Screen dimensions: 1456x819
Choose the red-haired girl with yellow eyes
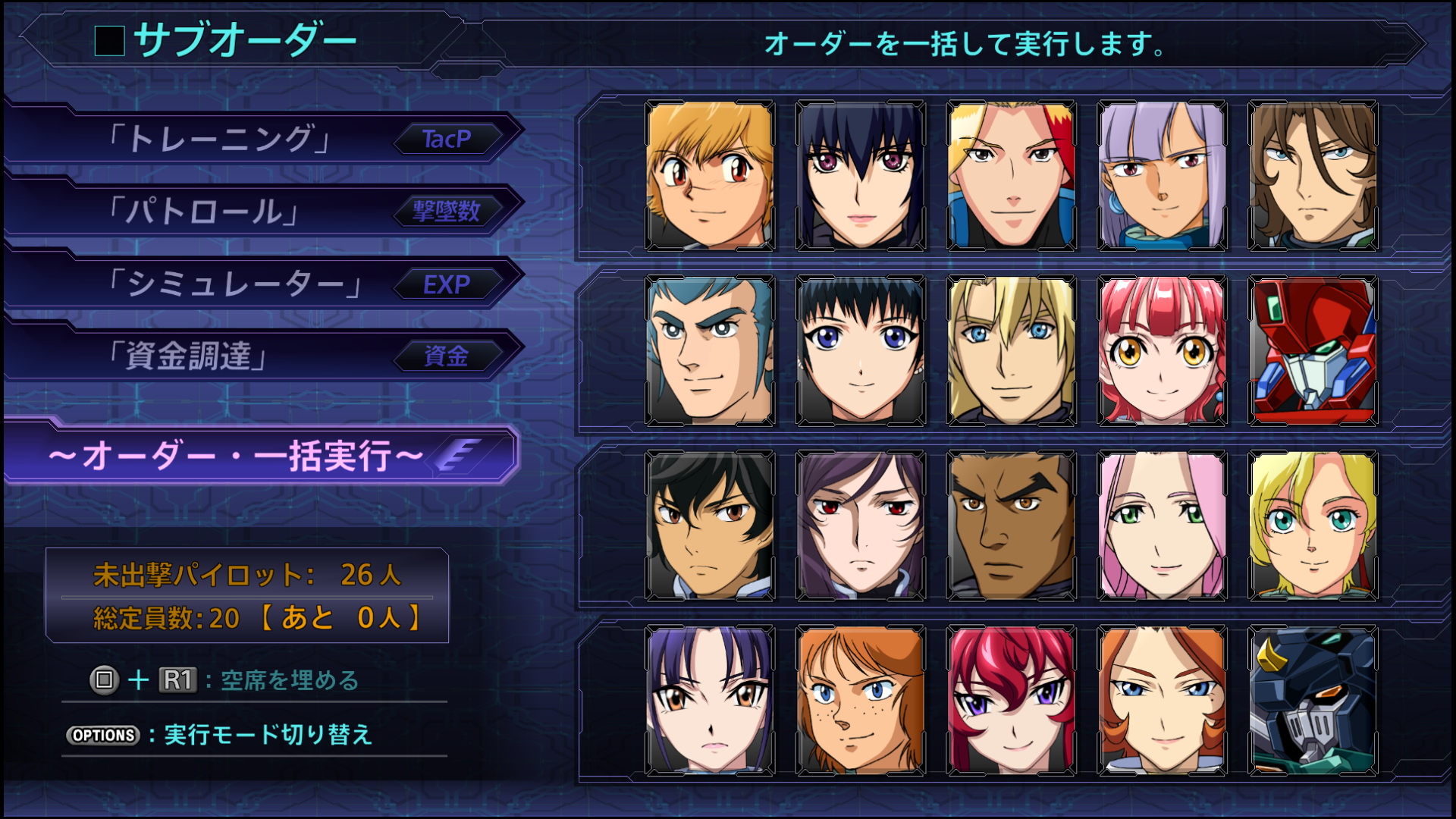coord(1162,350)
